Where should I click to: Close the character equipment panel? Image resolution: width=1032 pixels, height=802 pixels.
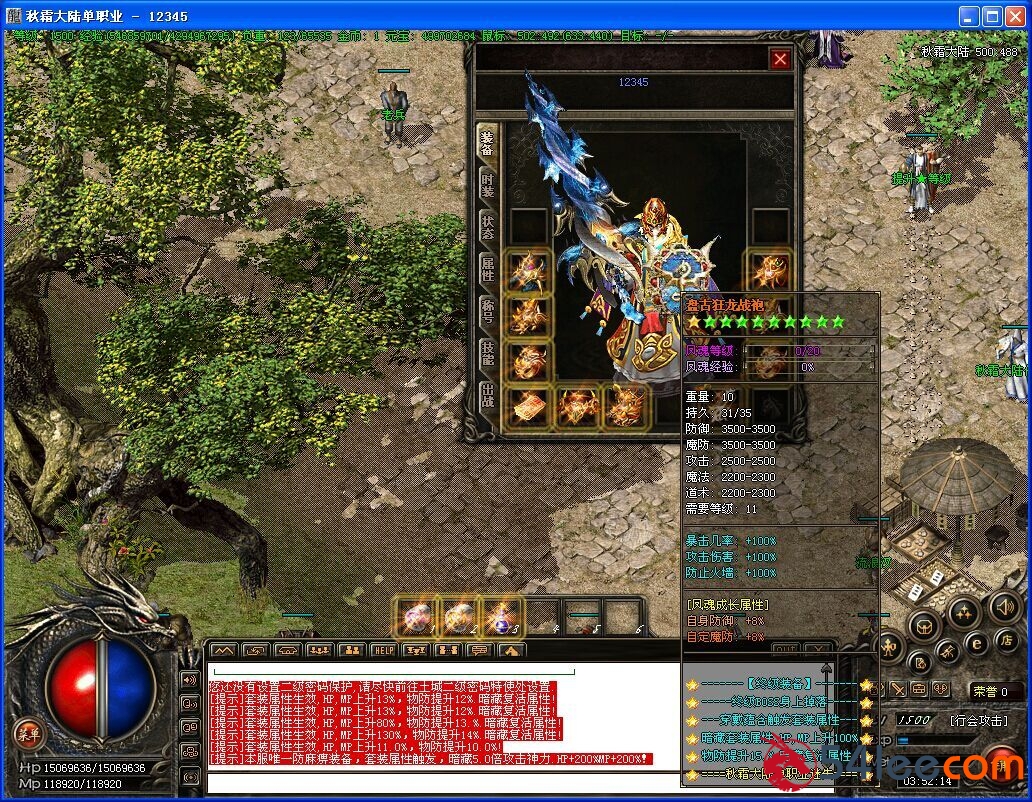click(780, 60)
